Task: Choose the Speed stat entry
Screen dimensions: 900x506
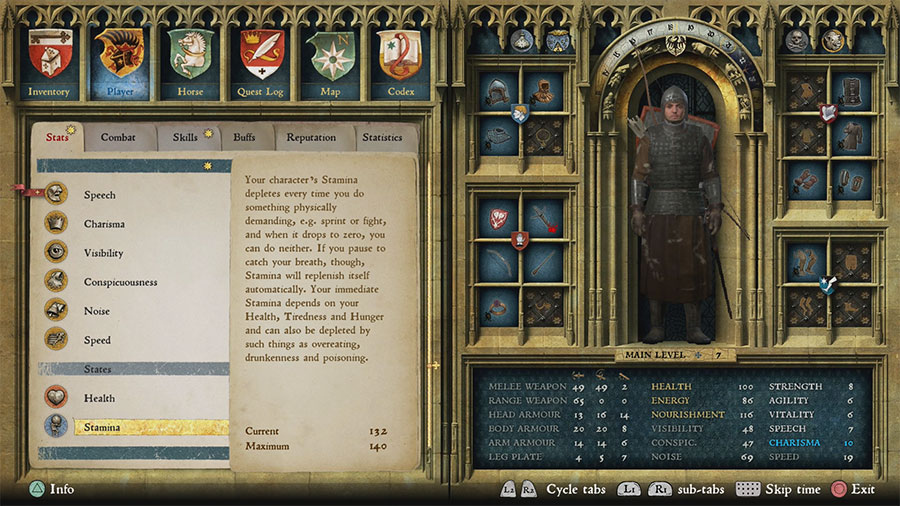Action: pos(97,340)
